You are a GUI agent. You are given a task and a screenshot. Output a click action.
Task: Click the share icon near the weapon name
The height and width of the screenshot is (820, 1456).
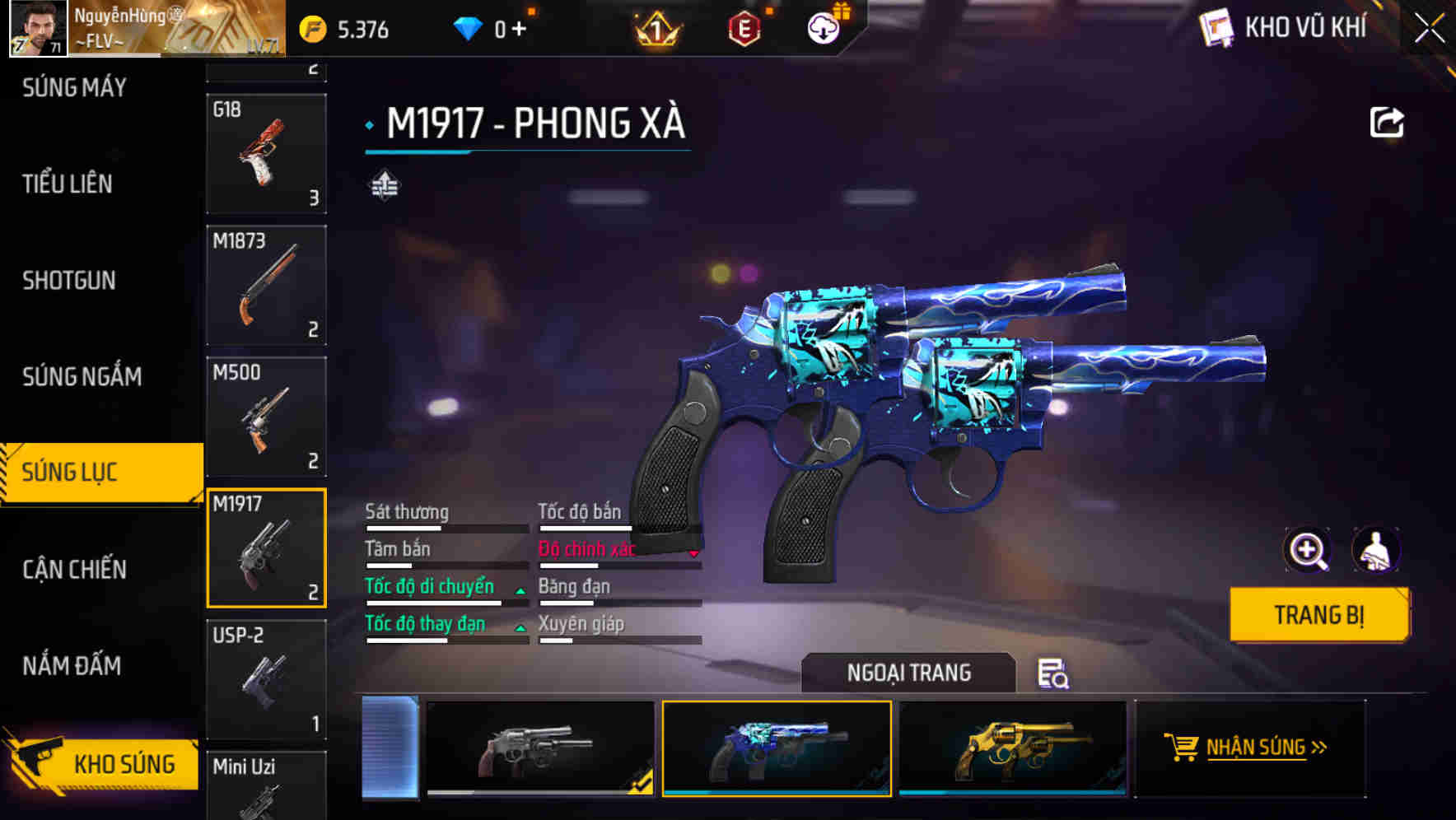point(1386,122)
